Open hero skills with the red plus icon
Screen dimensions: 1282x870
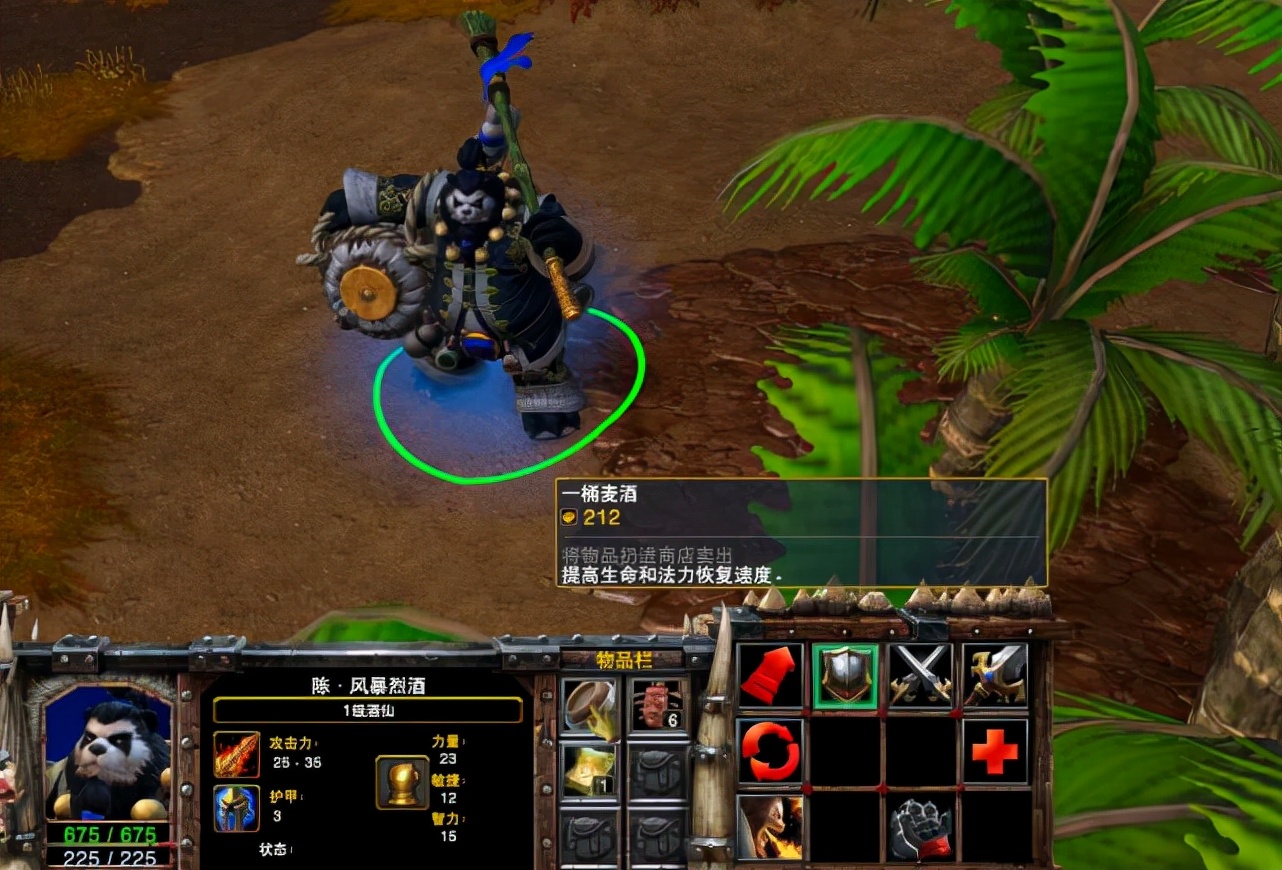[995, 751]
